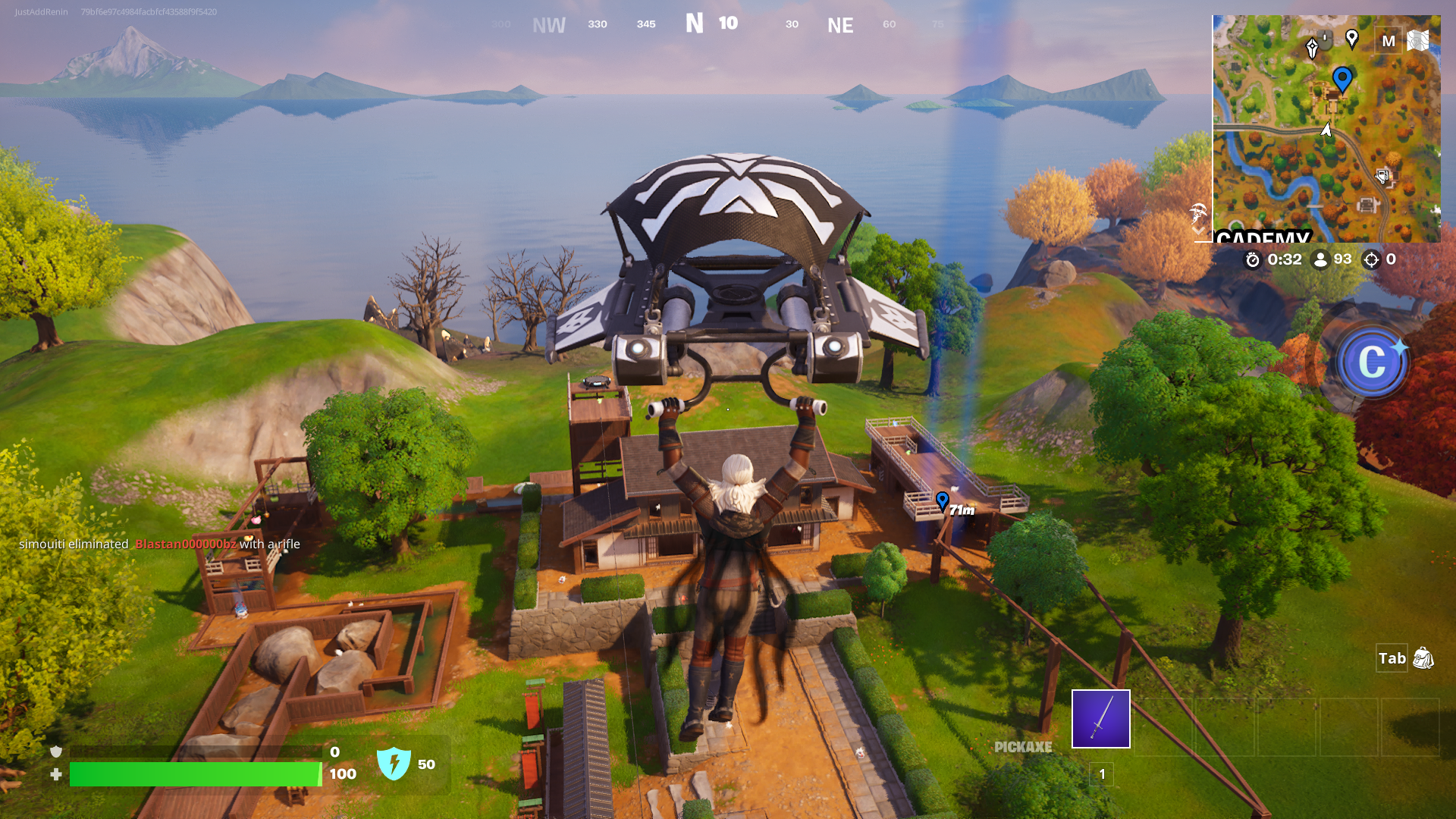The width and height of the screenshot is (1456, 819).
Task: Click Blastan000000bz in the elimination feed
Action: 186,544
